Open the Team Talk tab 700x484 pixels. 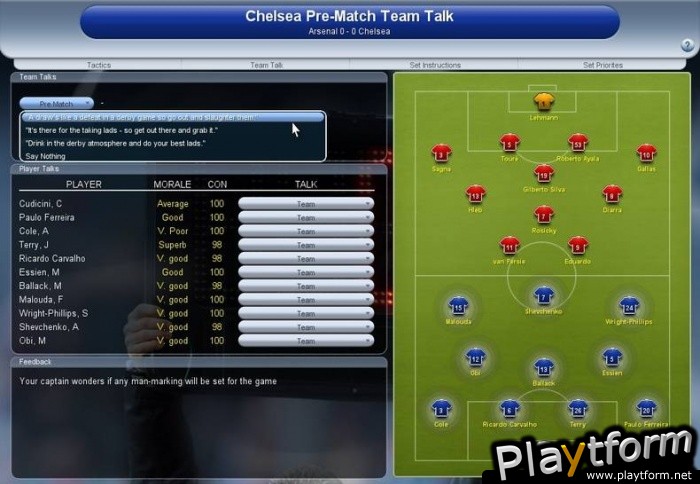[x=266, y=65]
